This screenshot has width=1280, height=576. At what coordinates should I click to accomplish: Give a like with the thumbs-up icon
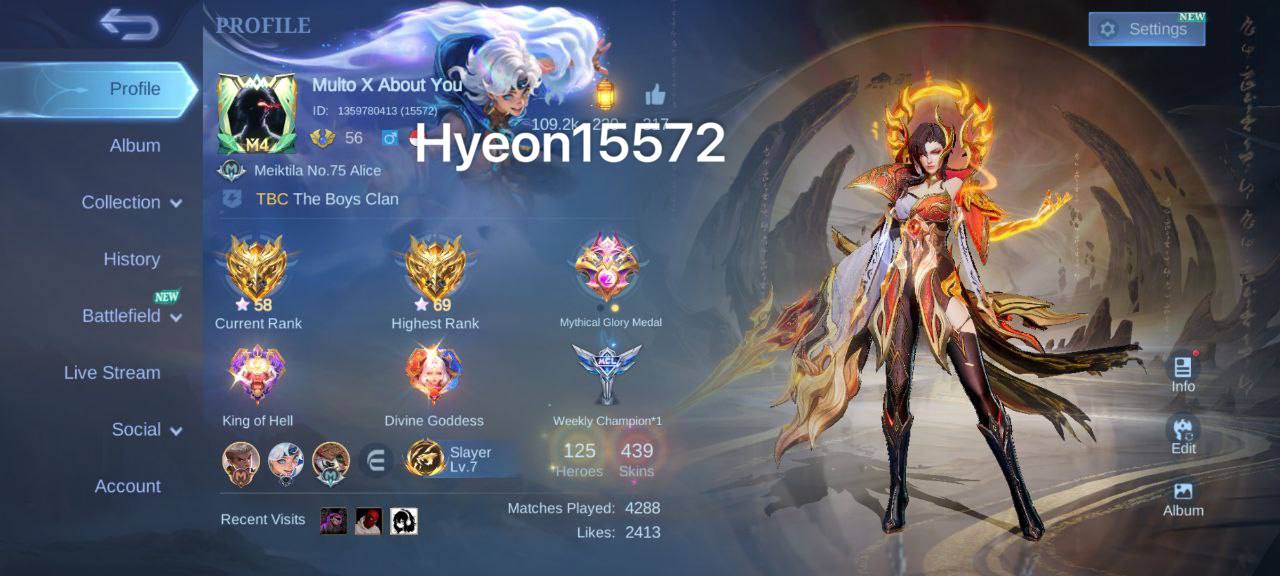pyautogui.click(x=656, y=95)
